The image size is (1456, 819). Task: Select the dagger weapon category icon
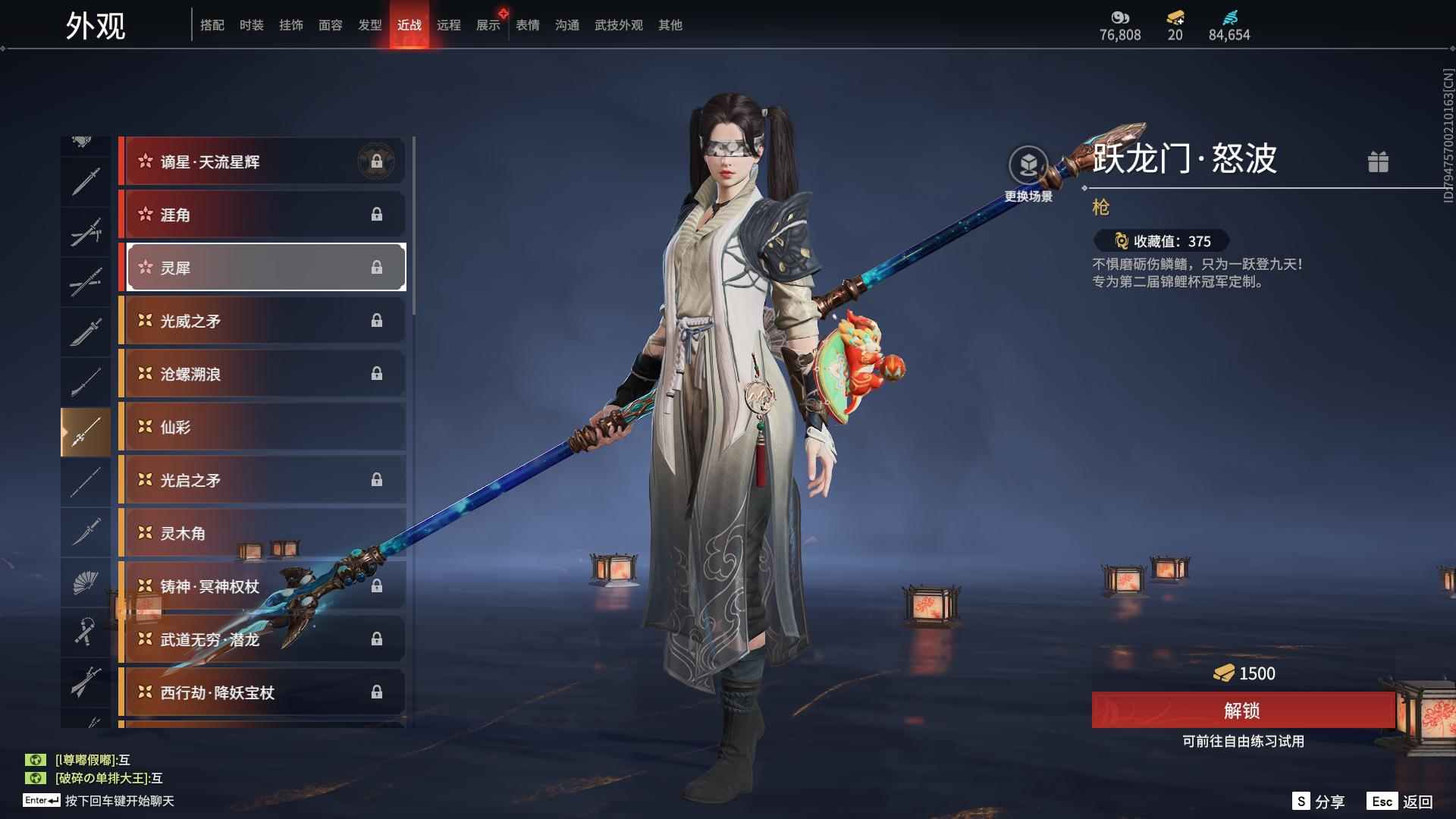[x=86, y=532]
